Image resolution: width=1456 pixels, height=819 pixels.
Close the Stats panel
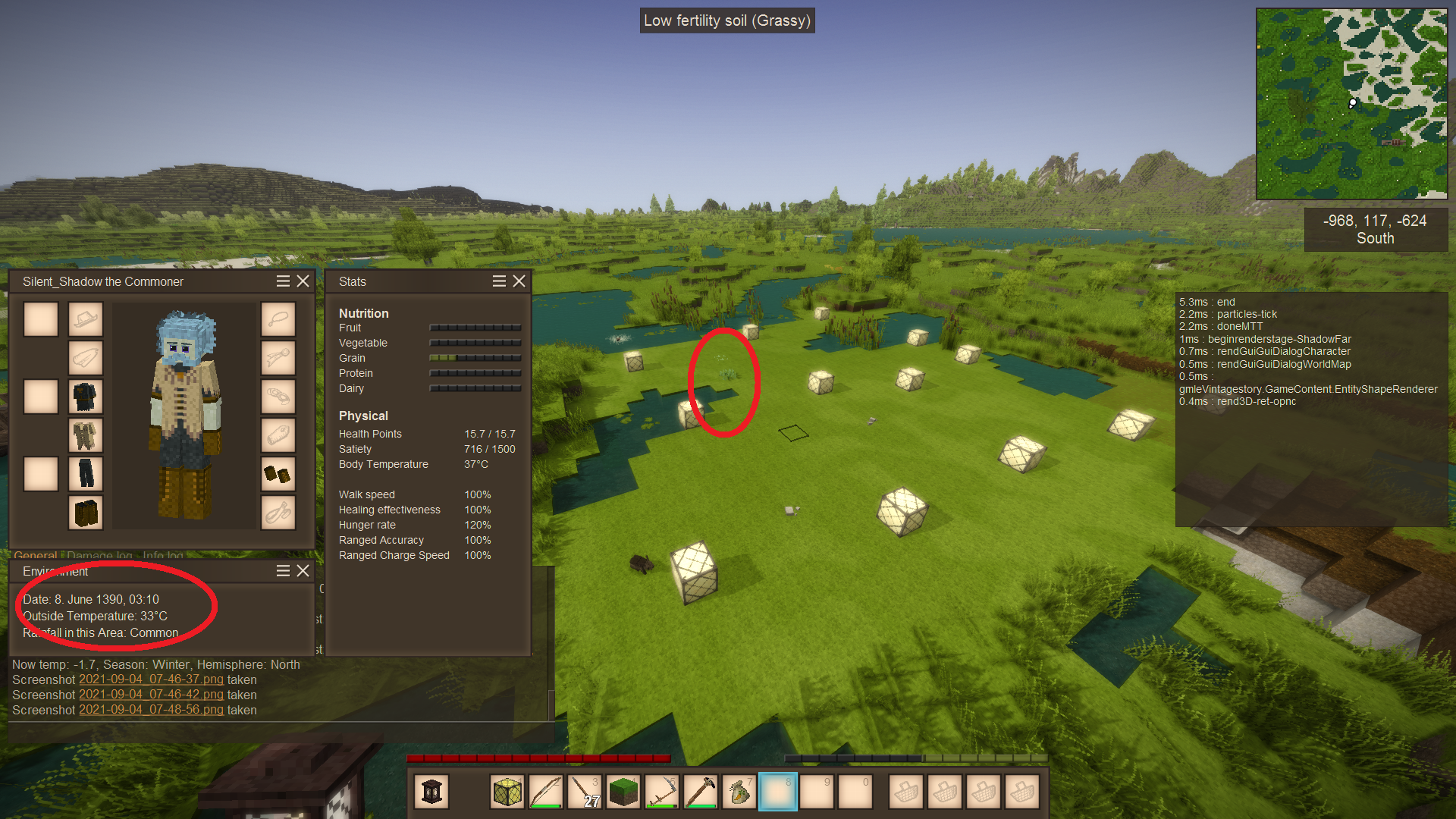click(519, 281)
